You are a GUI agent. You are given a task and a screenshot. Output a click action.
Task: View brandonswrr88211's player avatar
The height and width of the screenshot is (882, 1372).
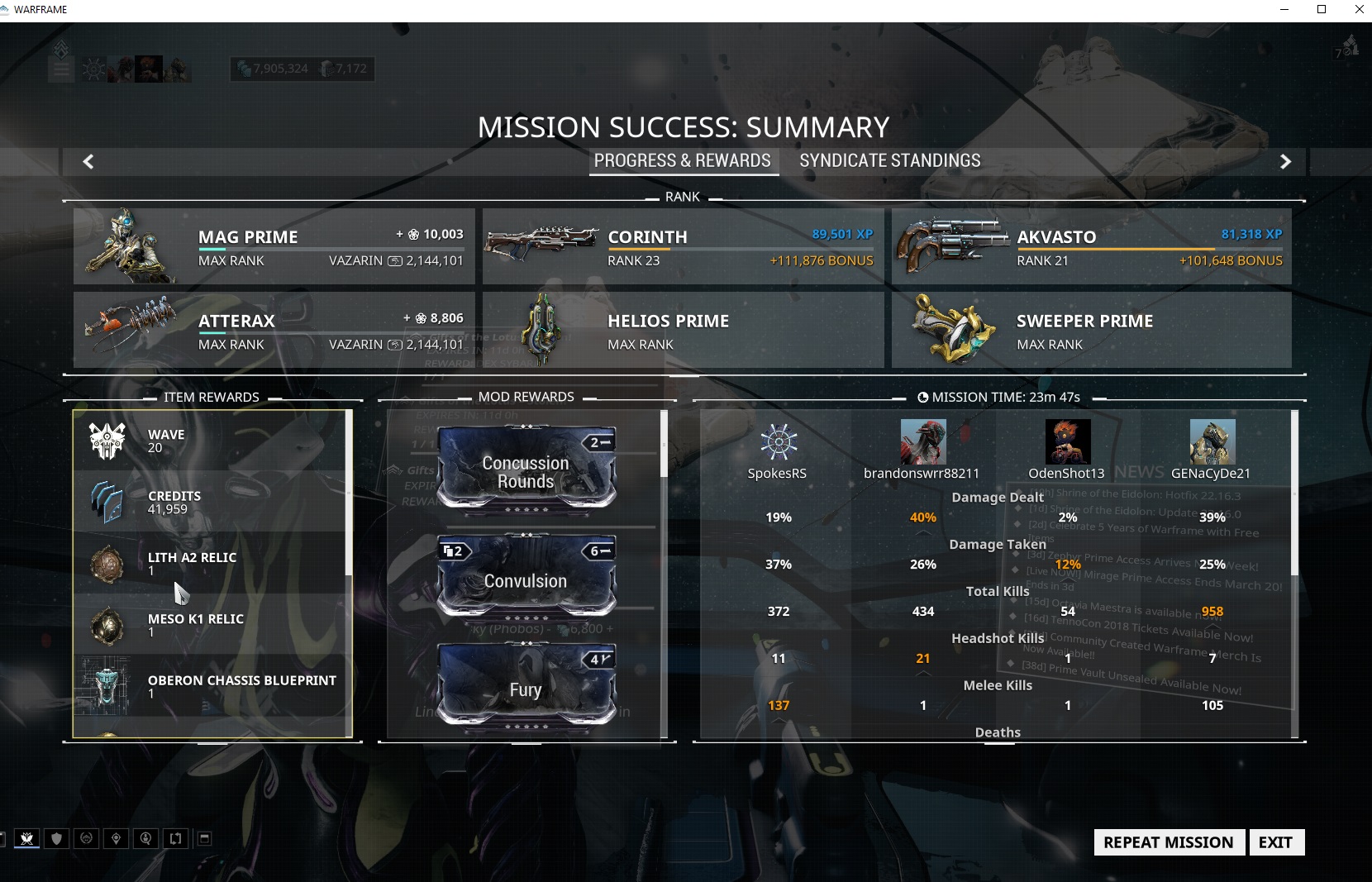point(922,441)
